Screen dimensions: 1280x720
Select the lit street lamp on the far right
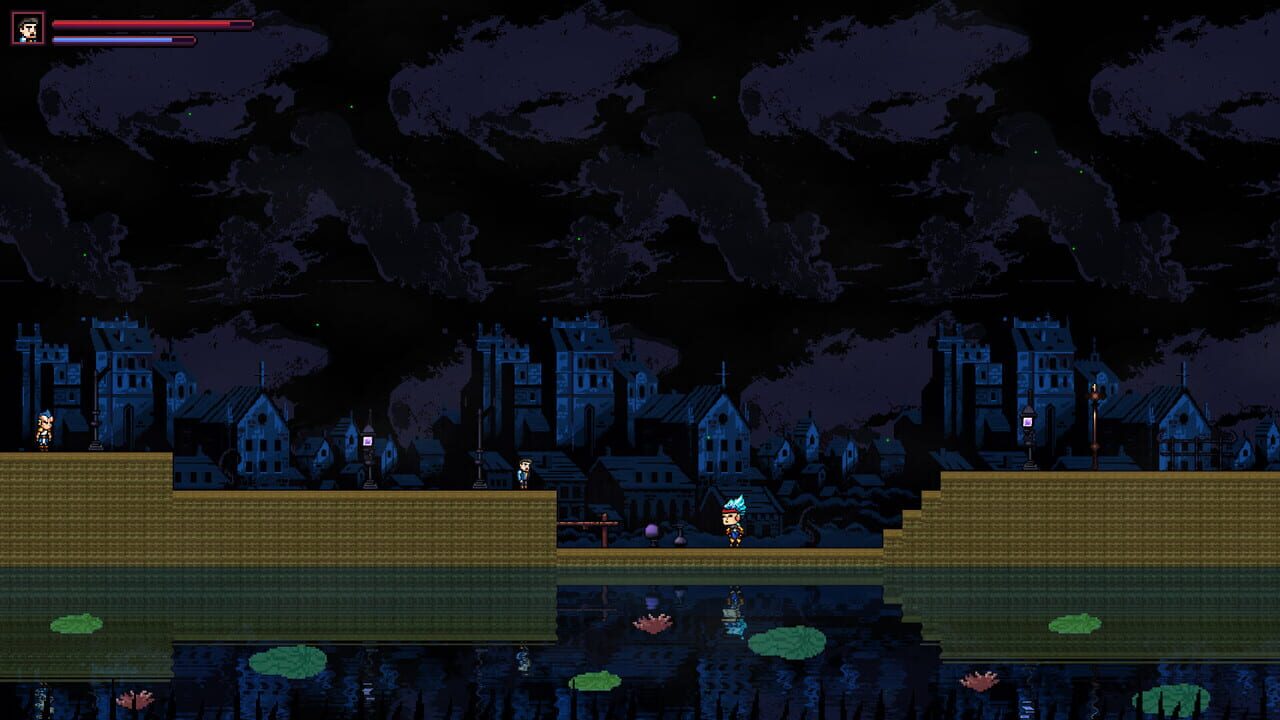tap(1026, 422)
